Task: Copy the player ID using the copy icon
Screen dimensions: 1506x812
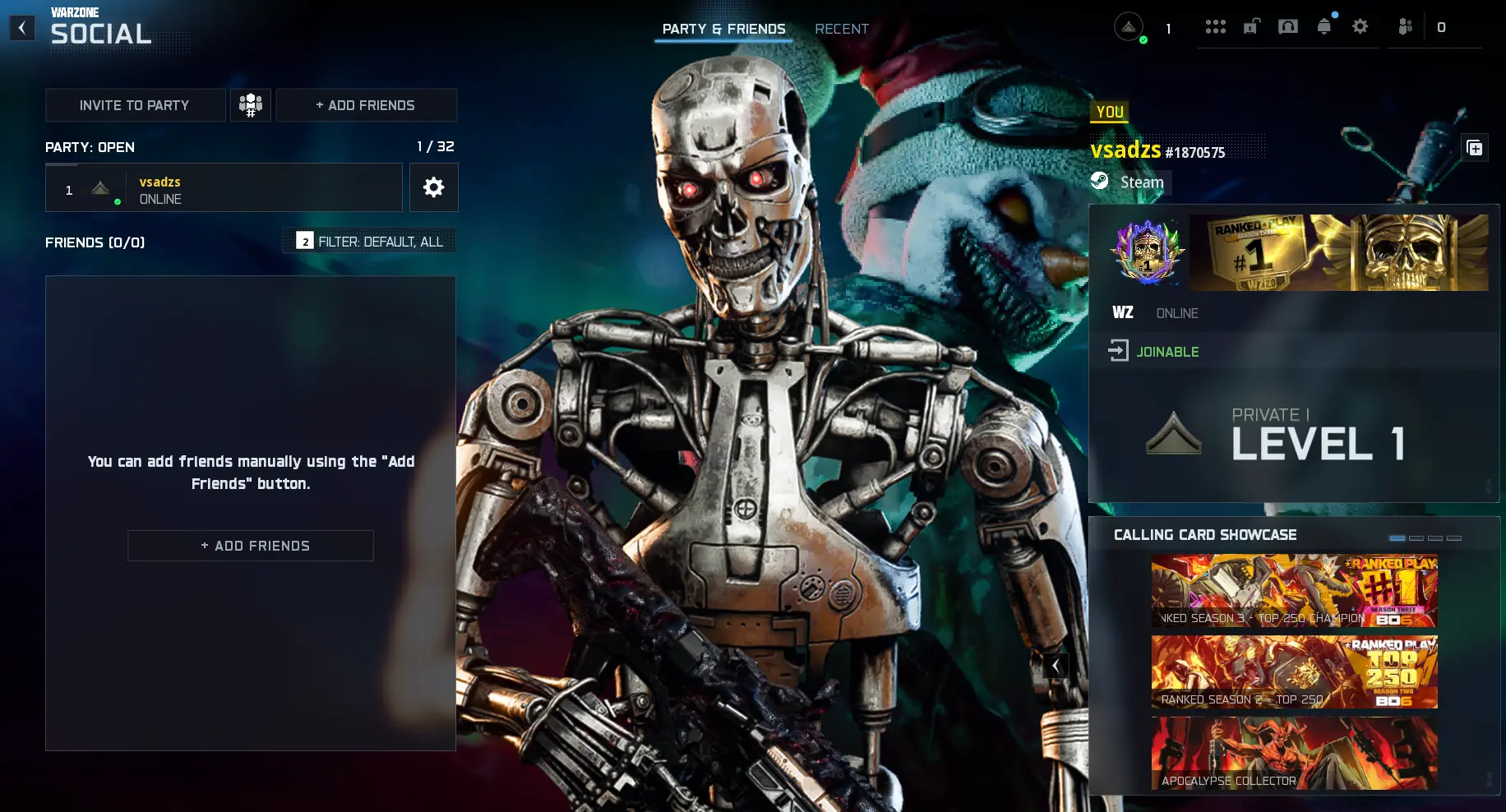Action: coord(1476,148)
